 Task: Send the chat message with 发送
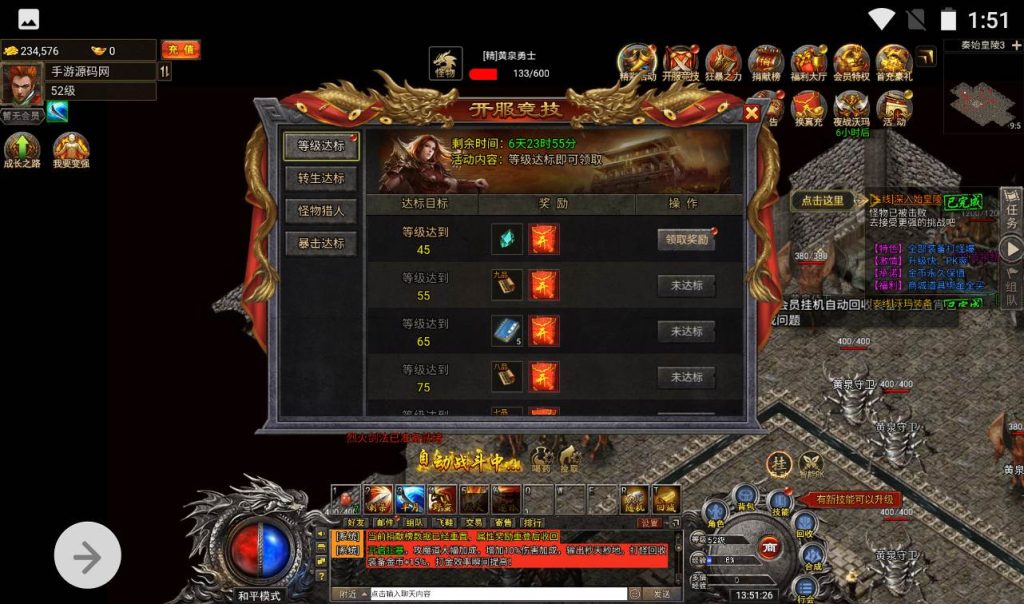(x=662, y=593)
